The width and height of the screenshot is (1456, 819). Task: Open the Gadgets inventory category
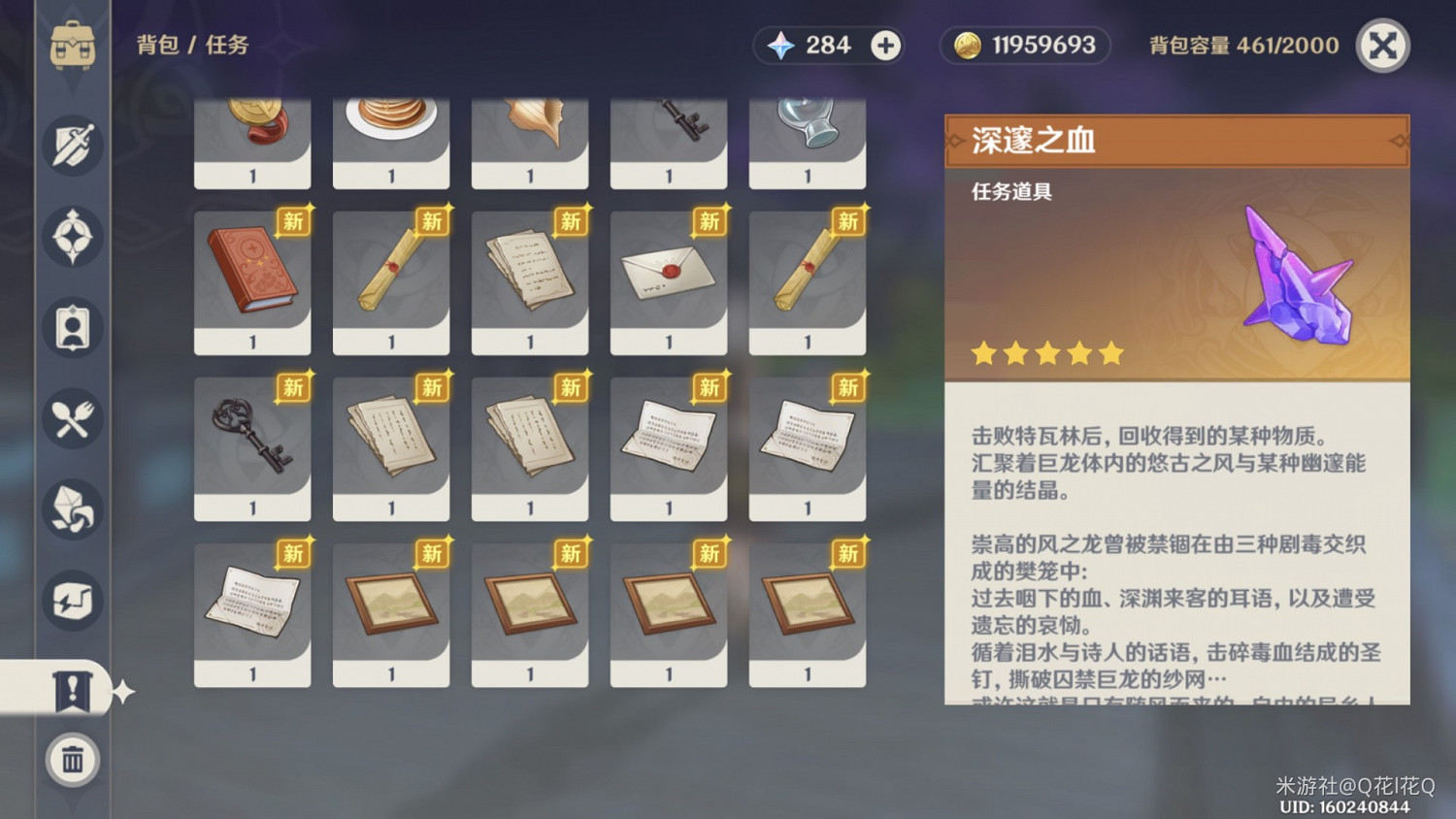pyautogui.click(x=71, y=602)
